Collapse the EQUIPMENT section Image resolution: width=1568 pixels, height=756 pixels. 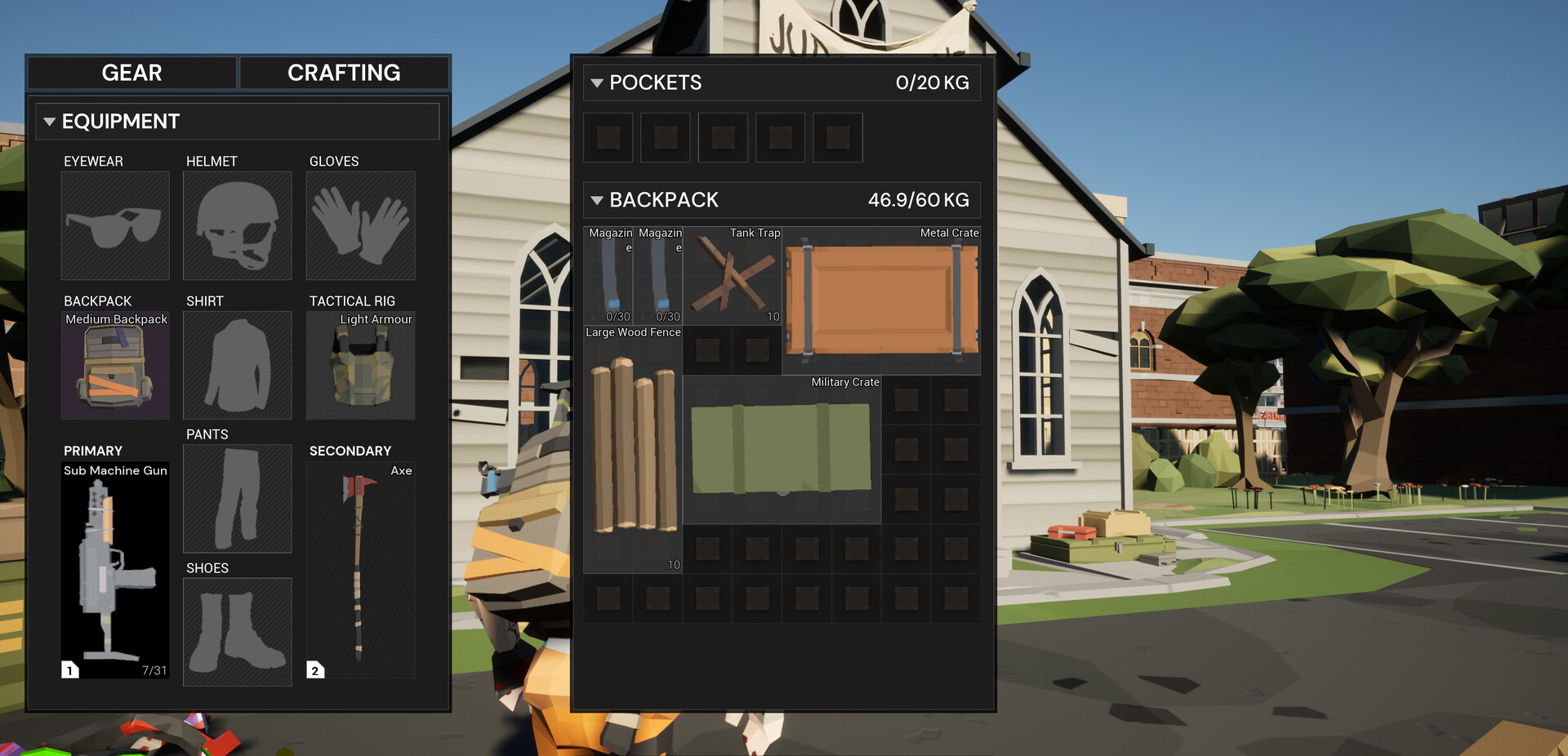pos(50,121)
